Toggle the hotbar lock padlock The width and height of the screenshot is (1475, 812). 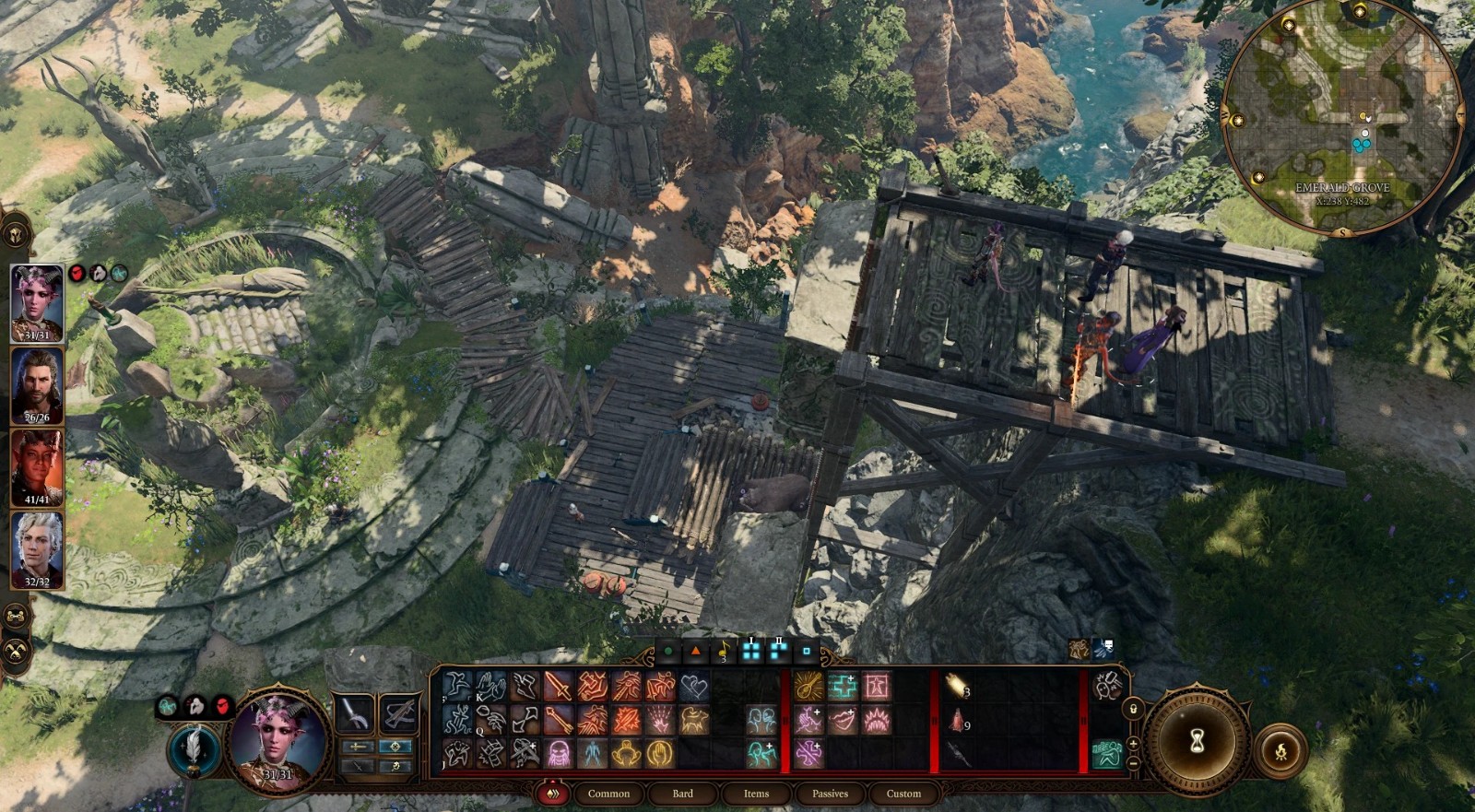click(1133, 709)
